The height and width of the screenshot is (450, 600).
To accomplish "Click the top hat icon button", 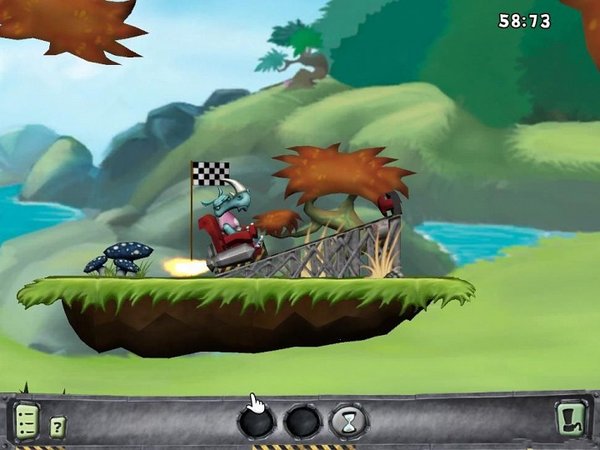I will click(x=571, y=420).
